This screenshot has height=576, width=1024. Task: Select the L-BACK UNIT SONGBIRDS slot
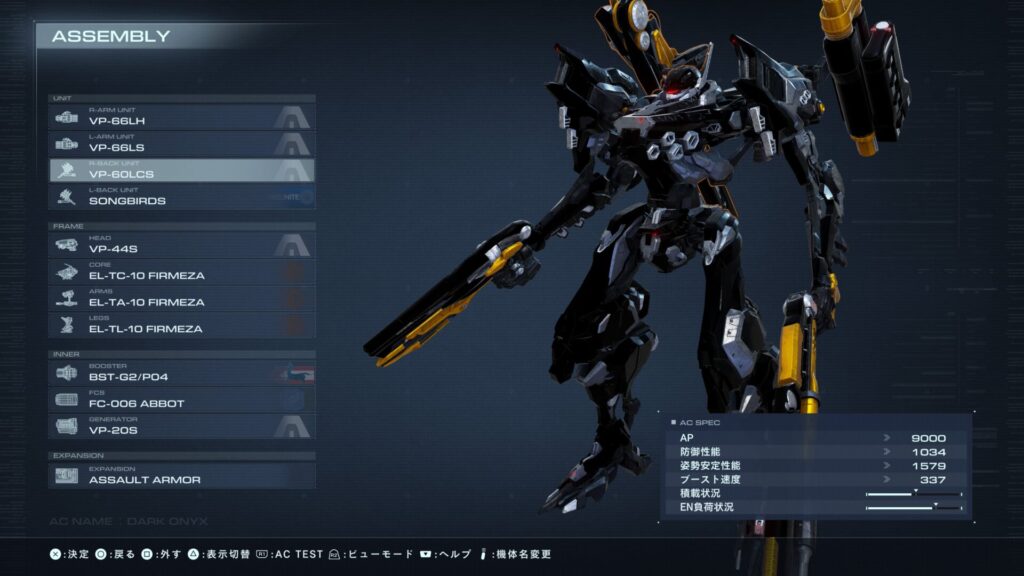[182, 197]
